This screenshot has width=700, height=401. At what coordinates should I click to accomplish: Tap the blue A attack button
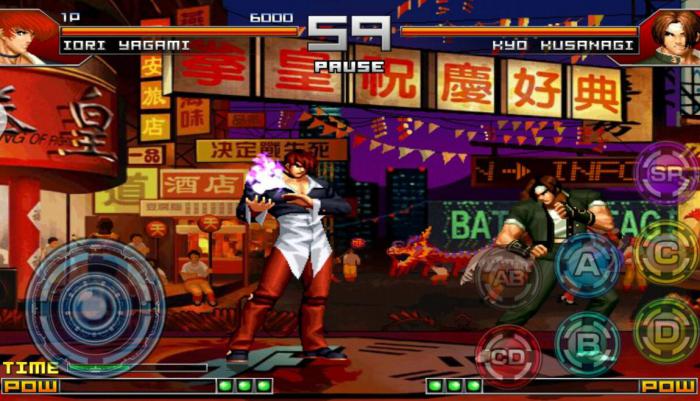[x=588, y=265]
